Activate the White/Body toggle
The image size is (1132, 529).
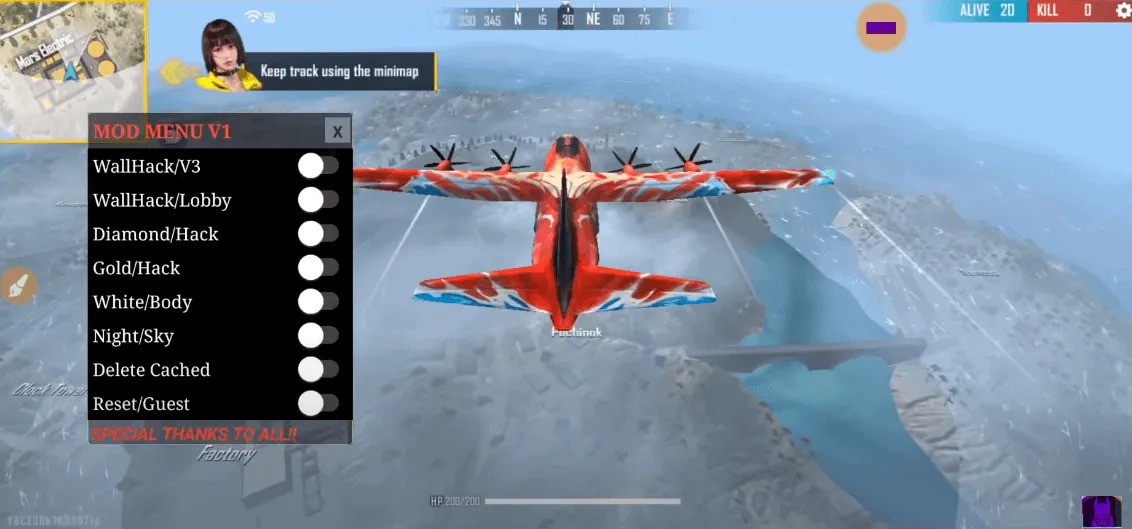318,302
